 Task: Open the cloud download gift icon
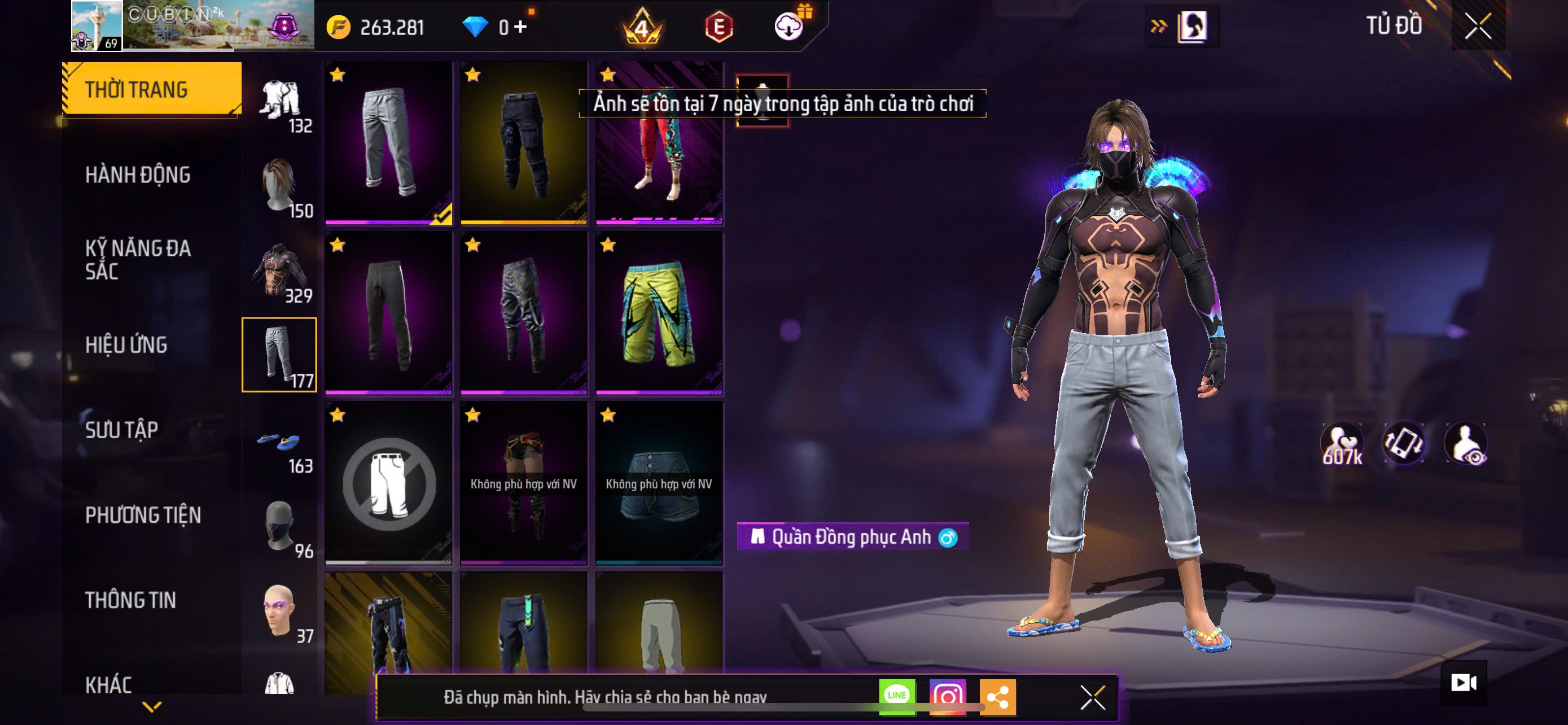pos(789,26)
